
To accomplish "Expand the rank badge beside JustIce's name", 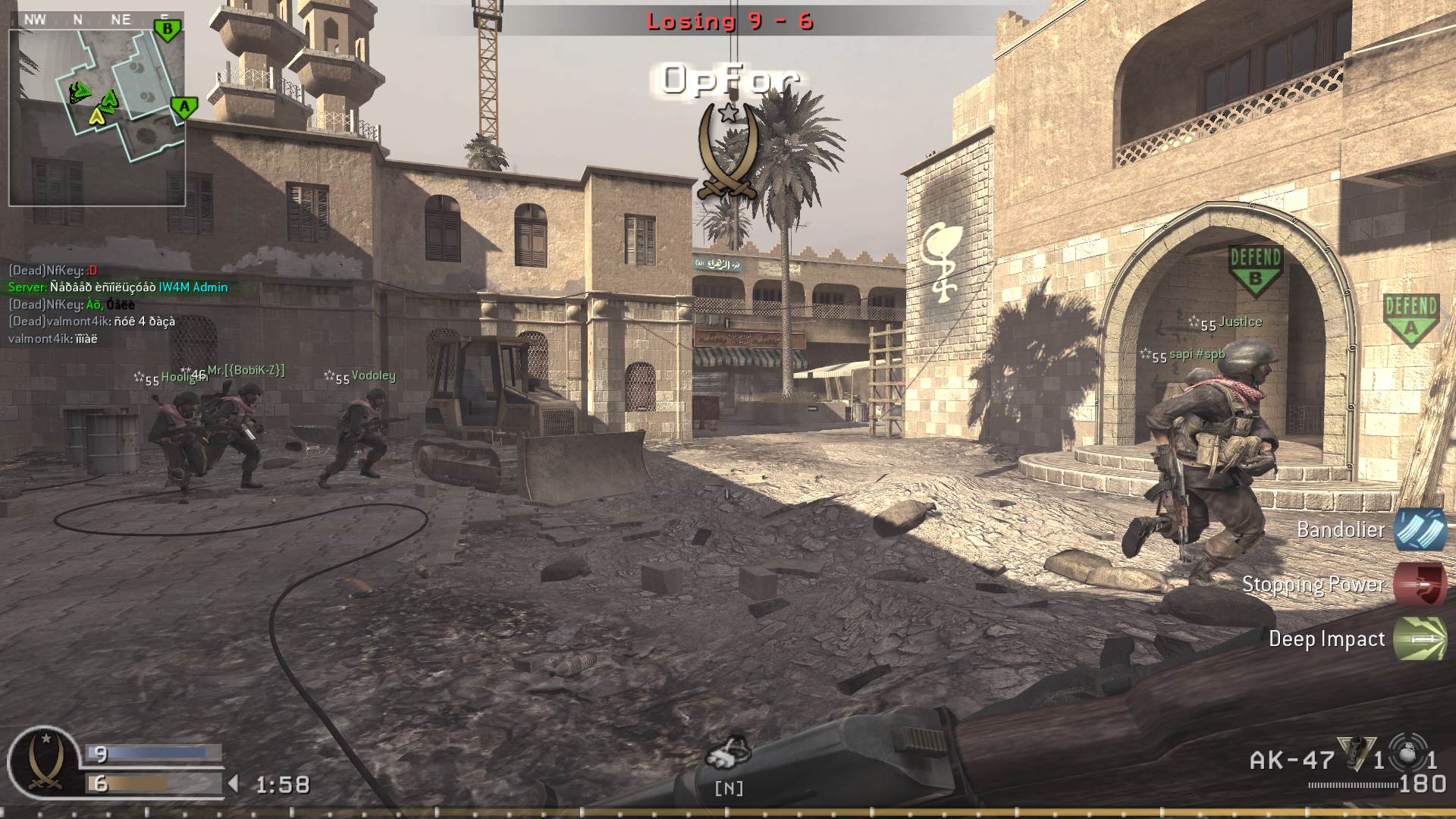I will pos(1195,322).
